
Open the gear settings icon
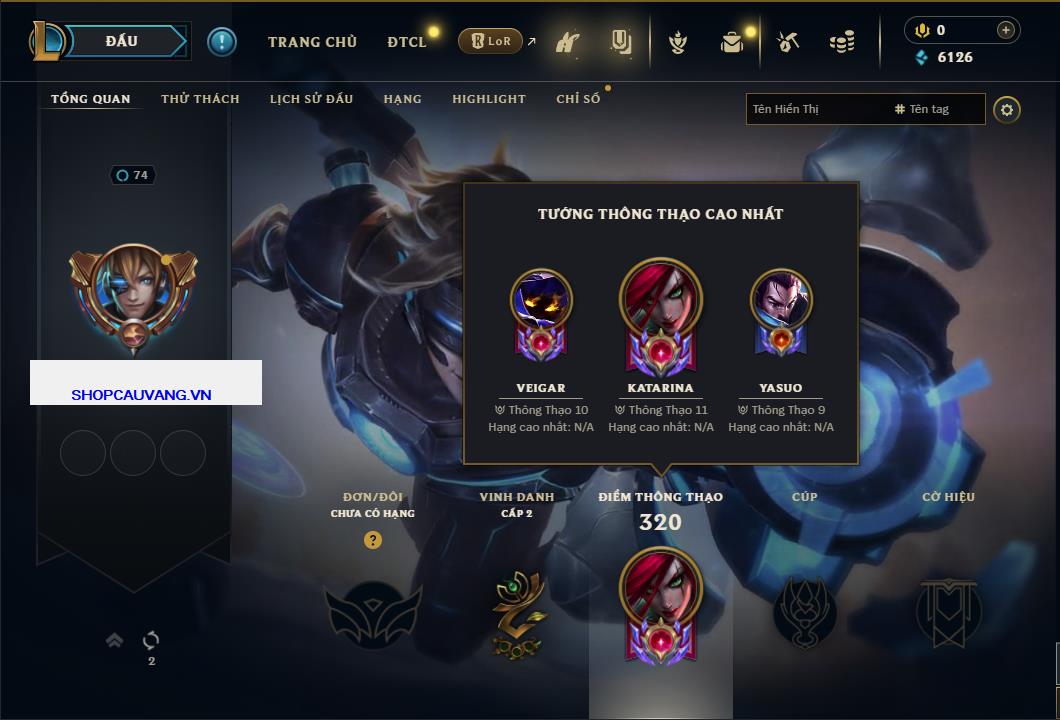[1007, 109]
